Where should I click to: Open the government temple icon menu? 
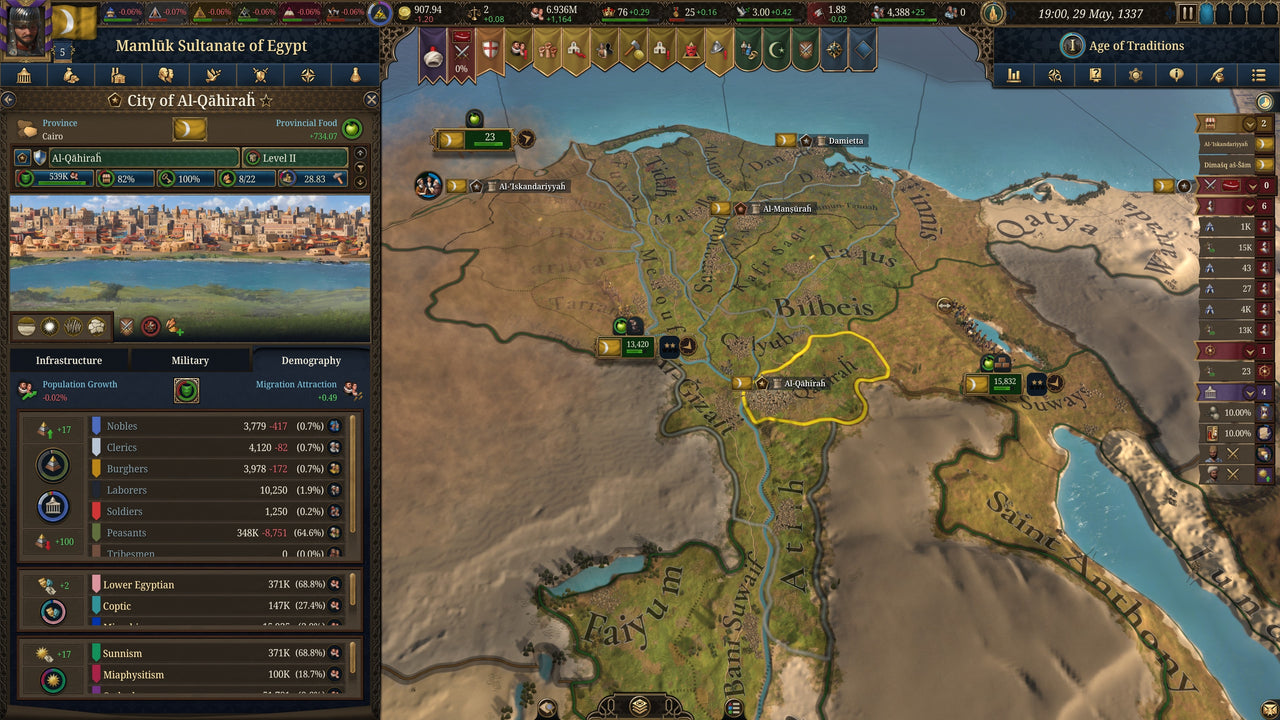coord(24,75)
